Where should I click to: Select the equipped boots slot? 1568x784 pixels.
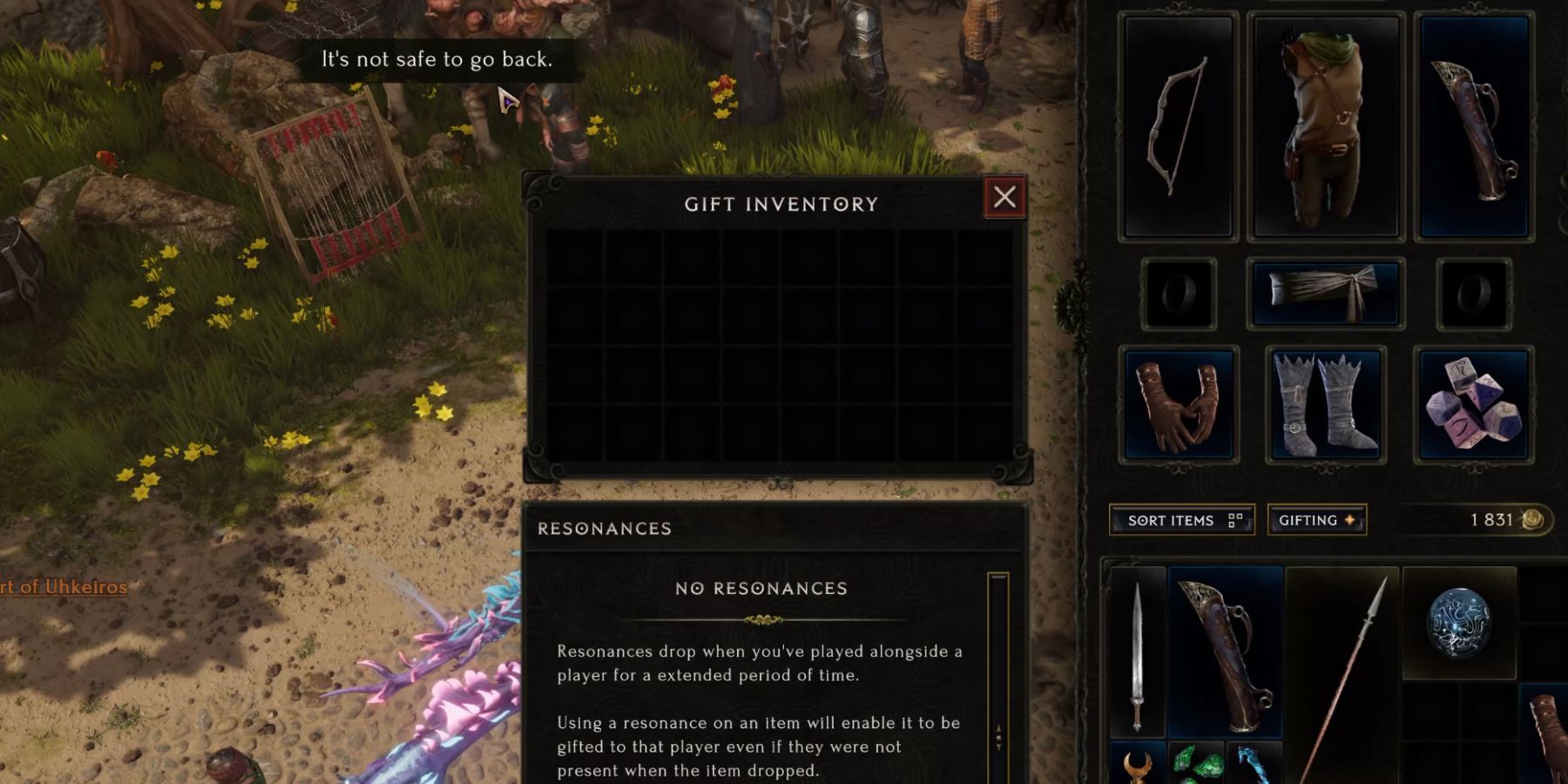[x=1325, y=404]
